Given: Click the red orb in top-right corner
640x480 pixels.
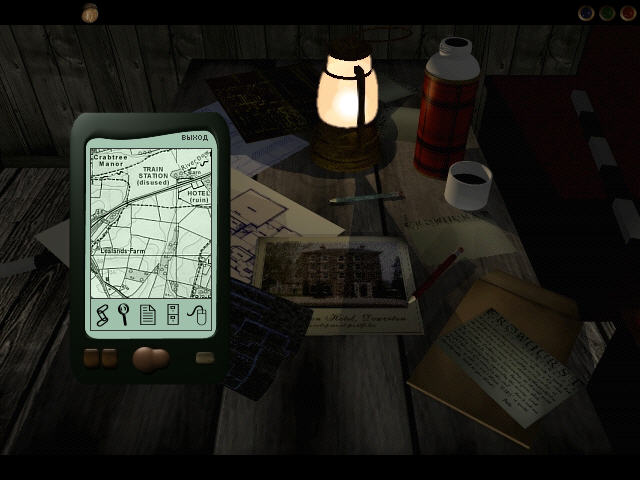Looking at the screenshot, I should click(x=627, y=13).
